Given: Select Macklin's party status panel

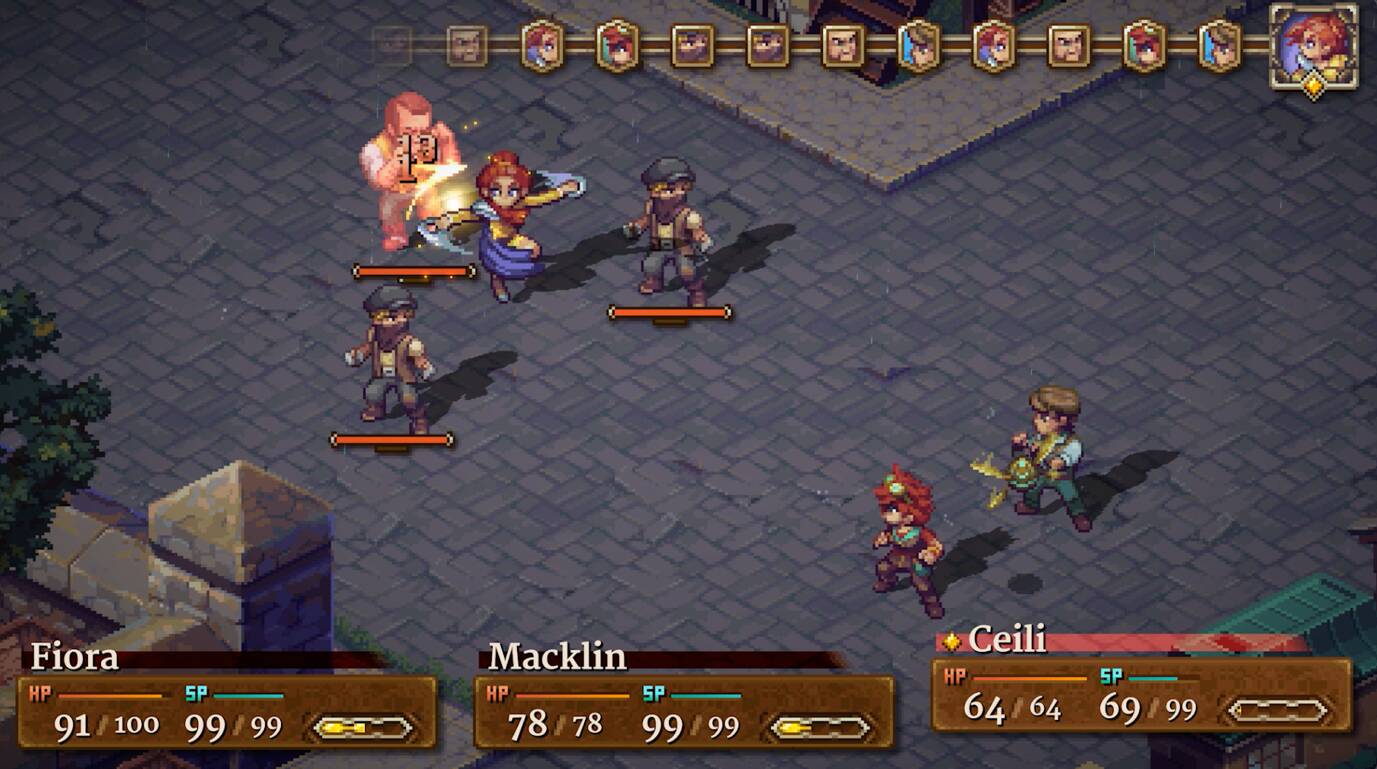Looking at the screenshot, I should tap(684, 711).
